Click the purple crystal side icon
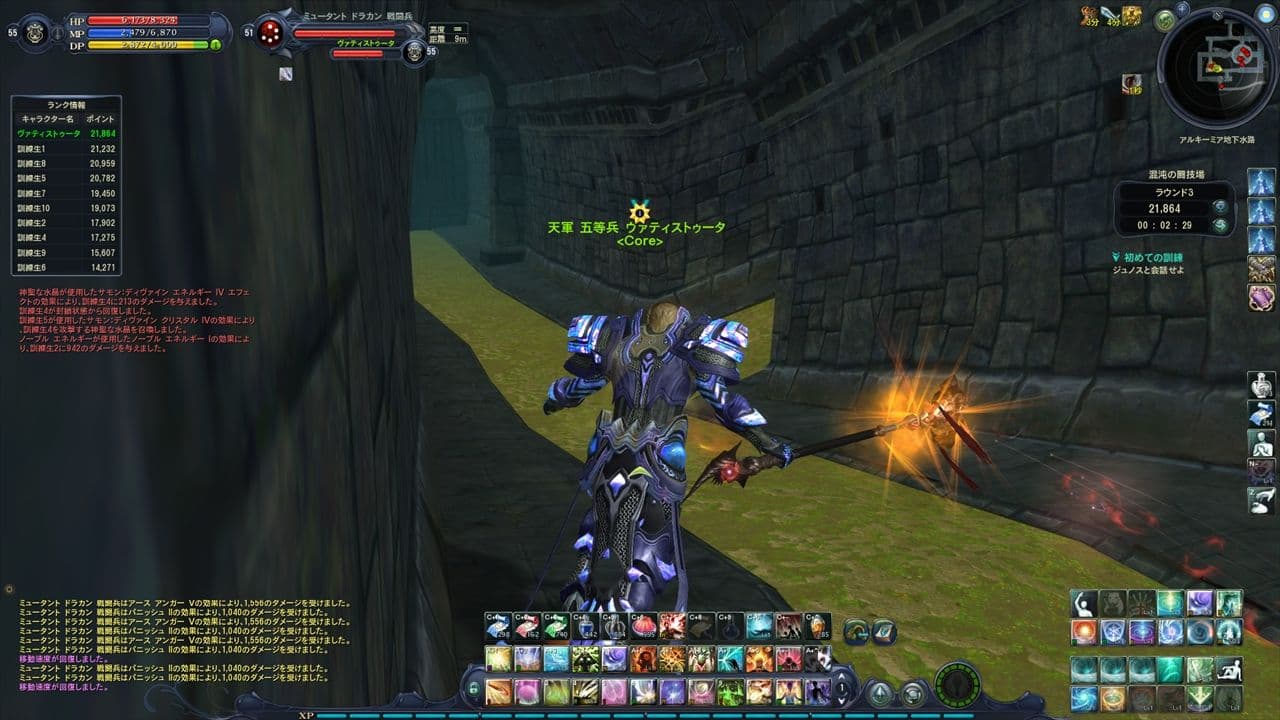The width and height of the screenshot is (1280, 720). (1261, 296)
